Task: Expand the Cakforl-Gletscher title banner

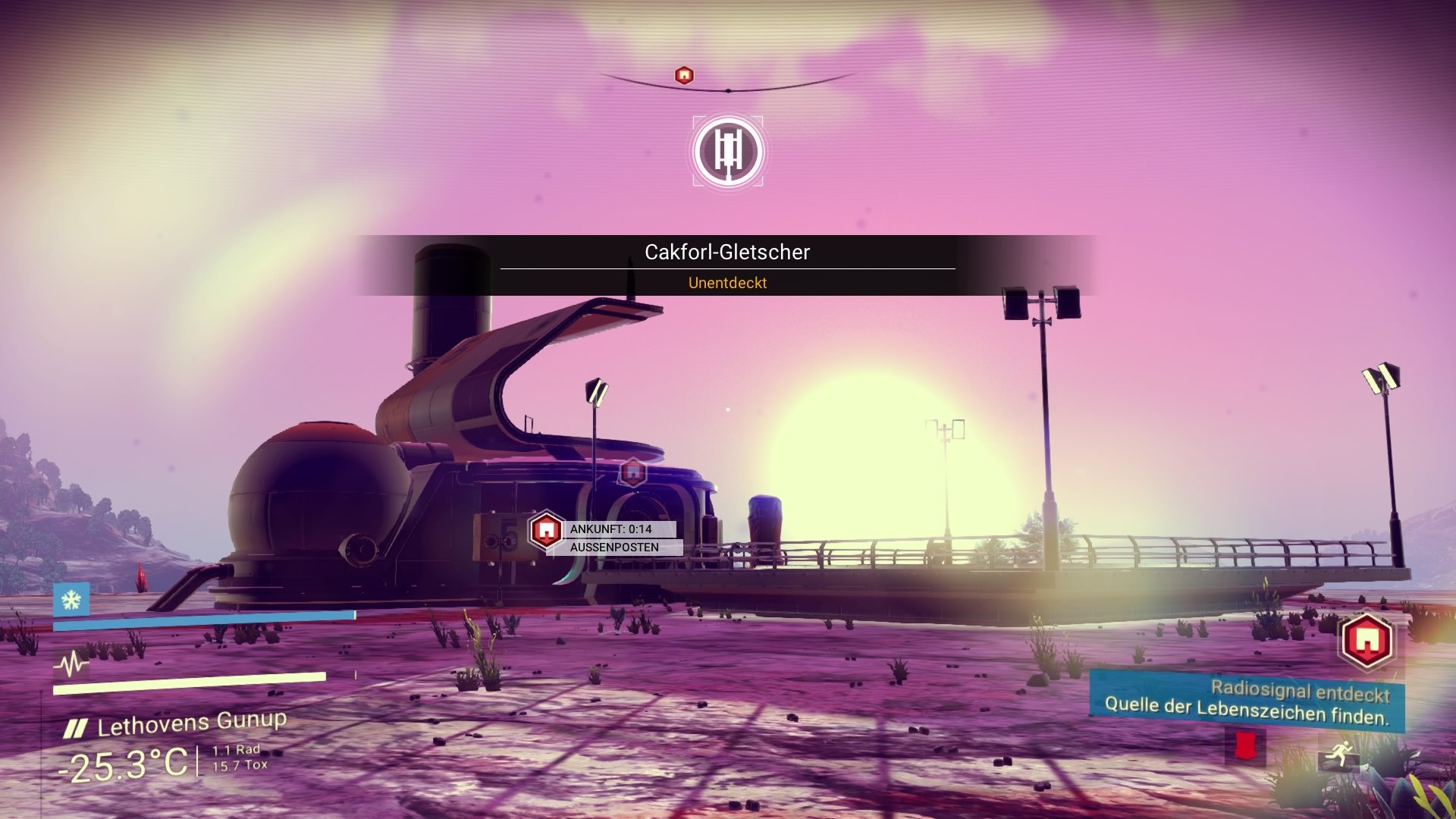Action: click(726, 251)
